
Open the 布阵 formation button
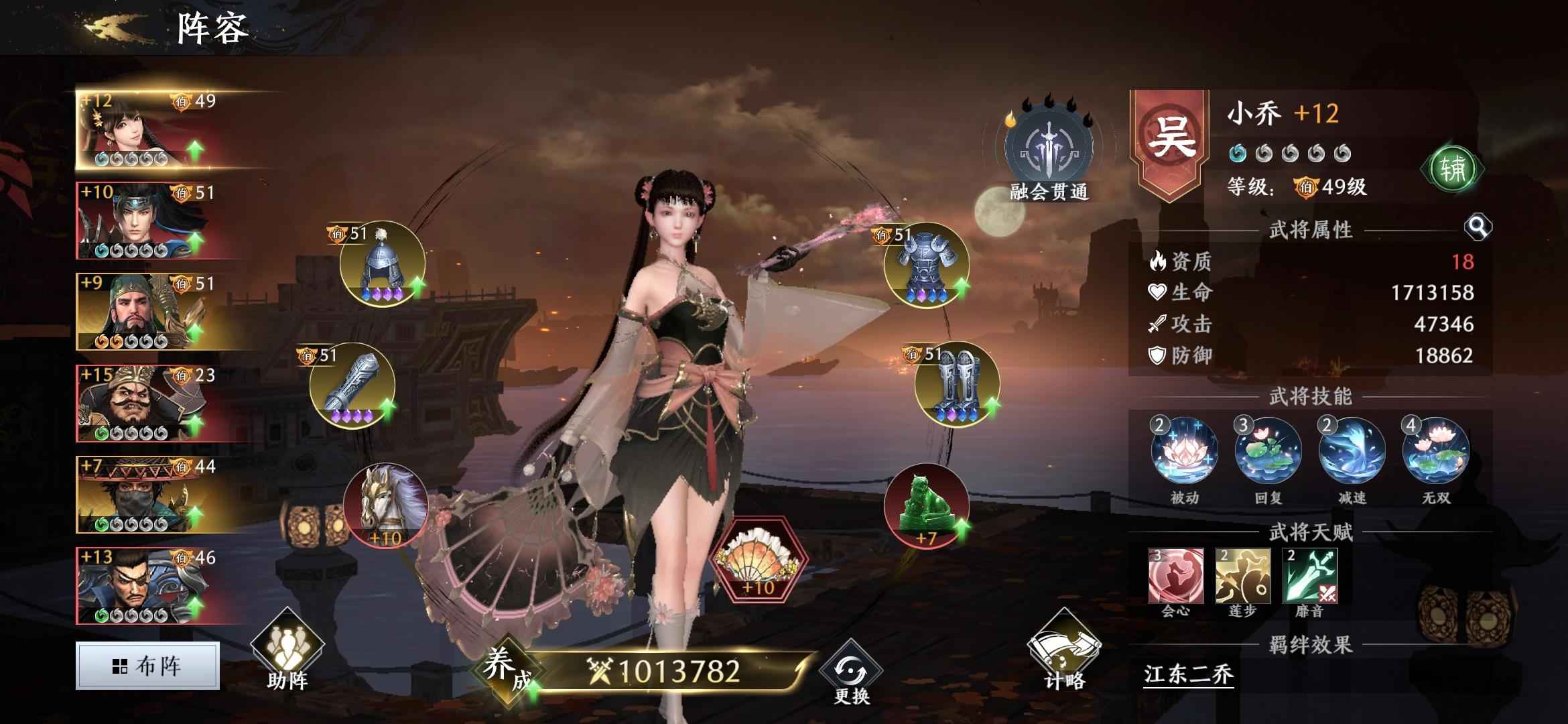click(x=147, y=666)
